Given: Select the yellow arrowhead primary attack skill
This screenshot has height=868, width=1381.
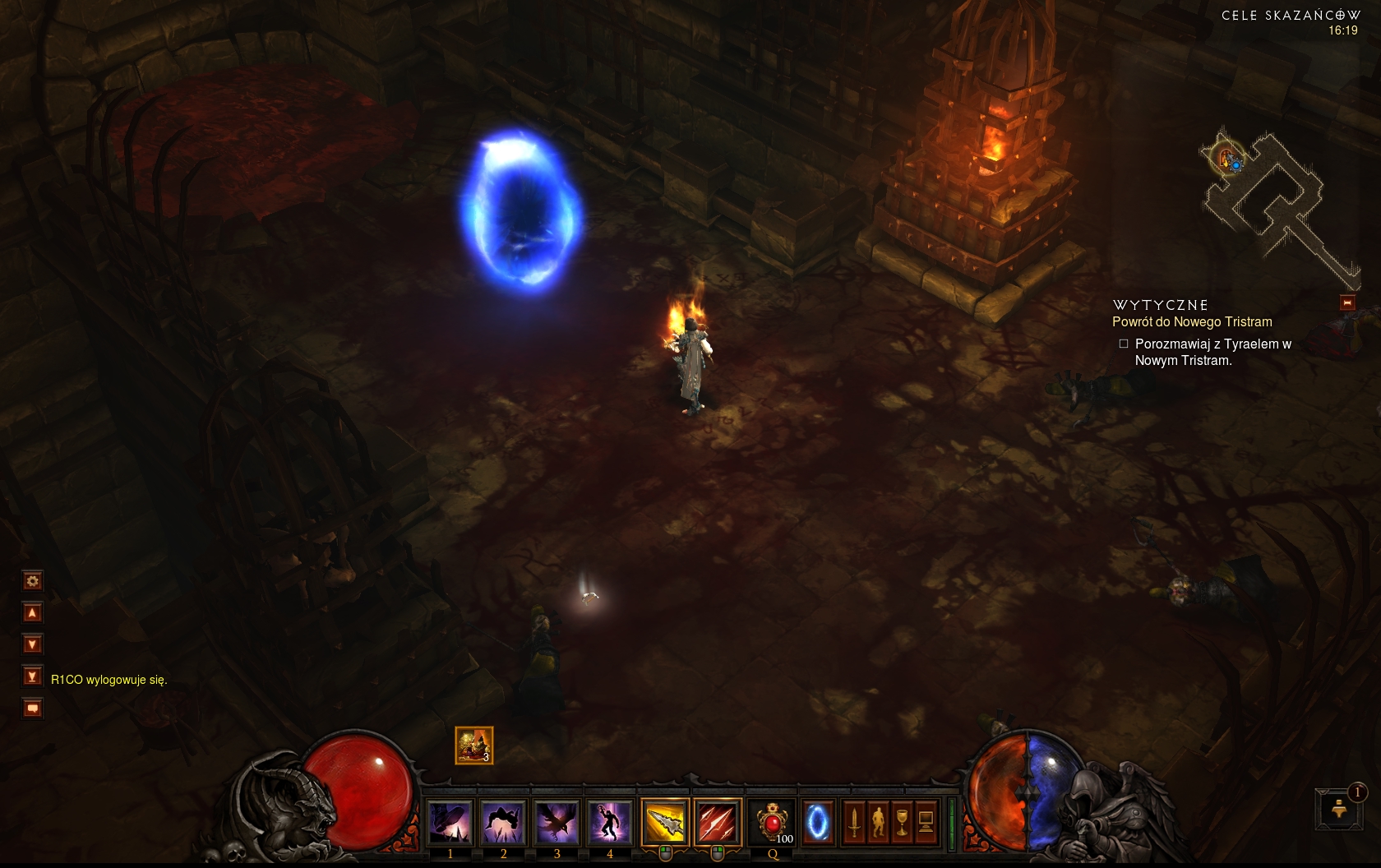Looking at the screenshot, I should click(665, 822).
